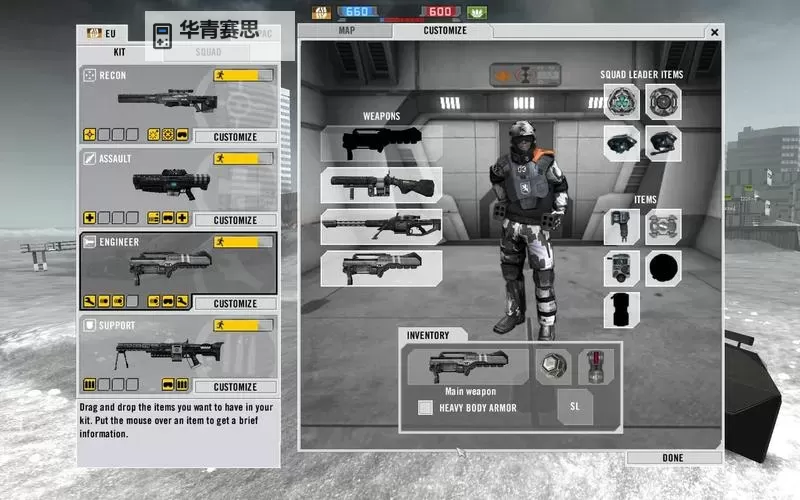
Task: Choose the scoped long rifle in Weapons
Action: (381, 227)
